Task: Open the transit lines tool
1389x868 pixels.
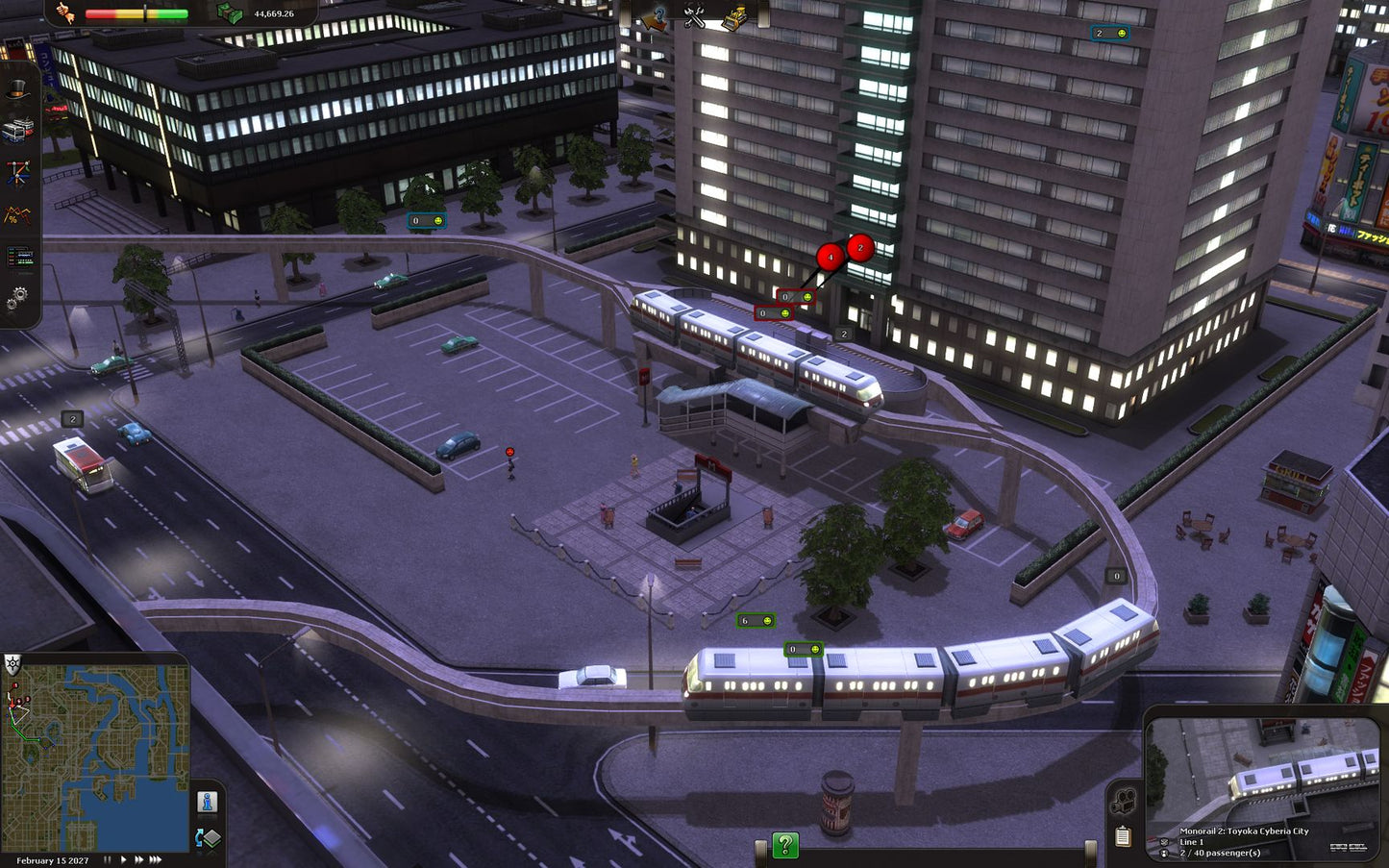Action: pyautogui.click(x=17, y=173)
